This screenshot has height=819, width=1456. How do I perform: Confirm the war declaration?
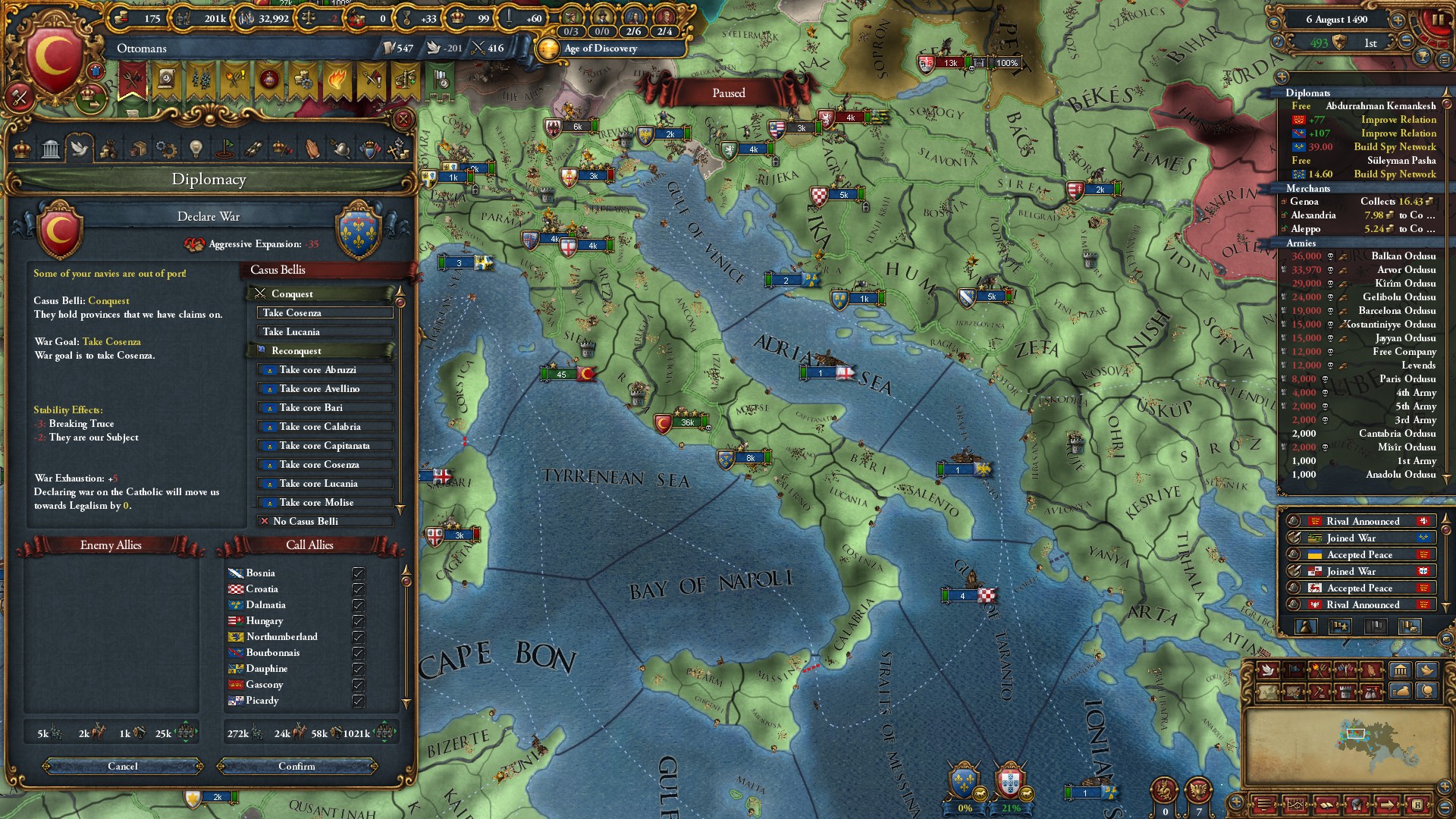tap(297, 766)
